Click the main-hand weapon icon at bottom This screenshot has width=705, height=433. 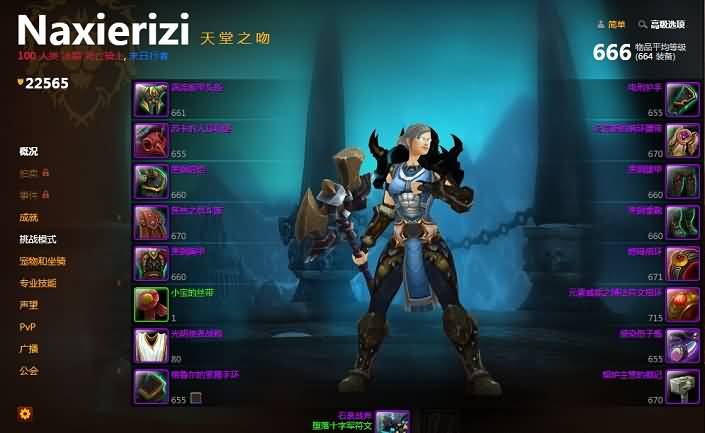[x=393, y=421]
